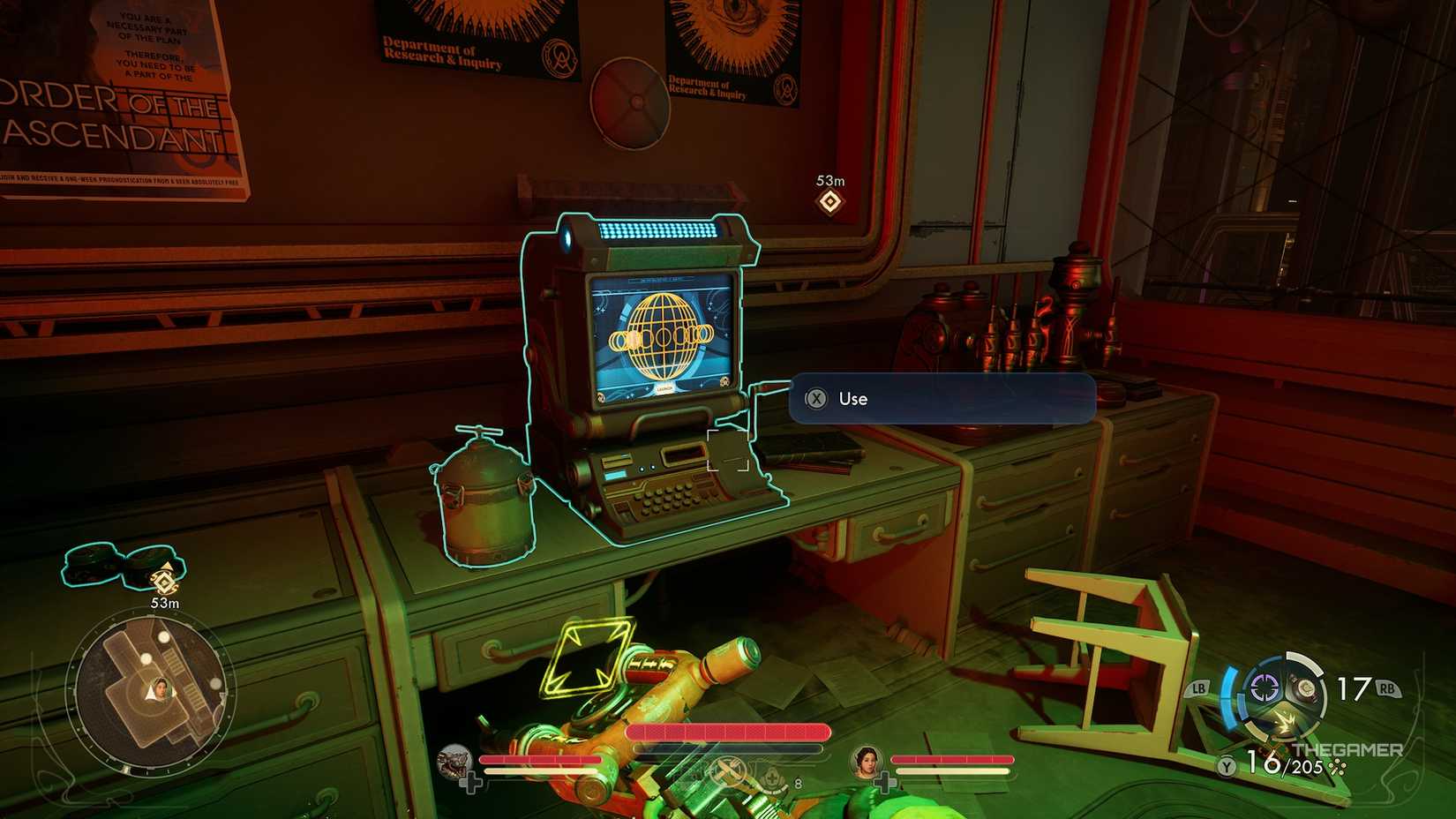Select the crossed-tools repair icon on the HUD
Image resolution: width=1456 pixels, height=819 pixels.
729,770
